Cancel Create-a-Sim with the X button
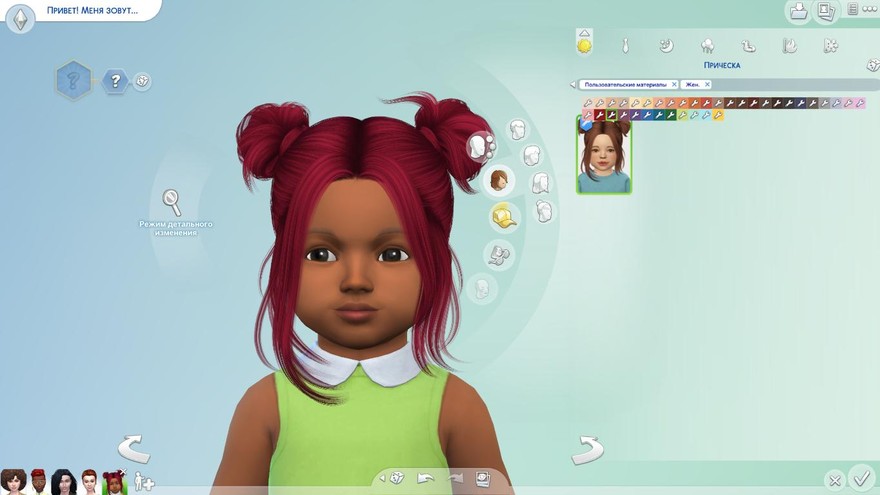The width and height of the screenshot is (880, 495). (x=834, y=480)
